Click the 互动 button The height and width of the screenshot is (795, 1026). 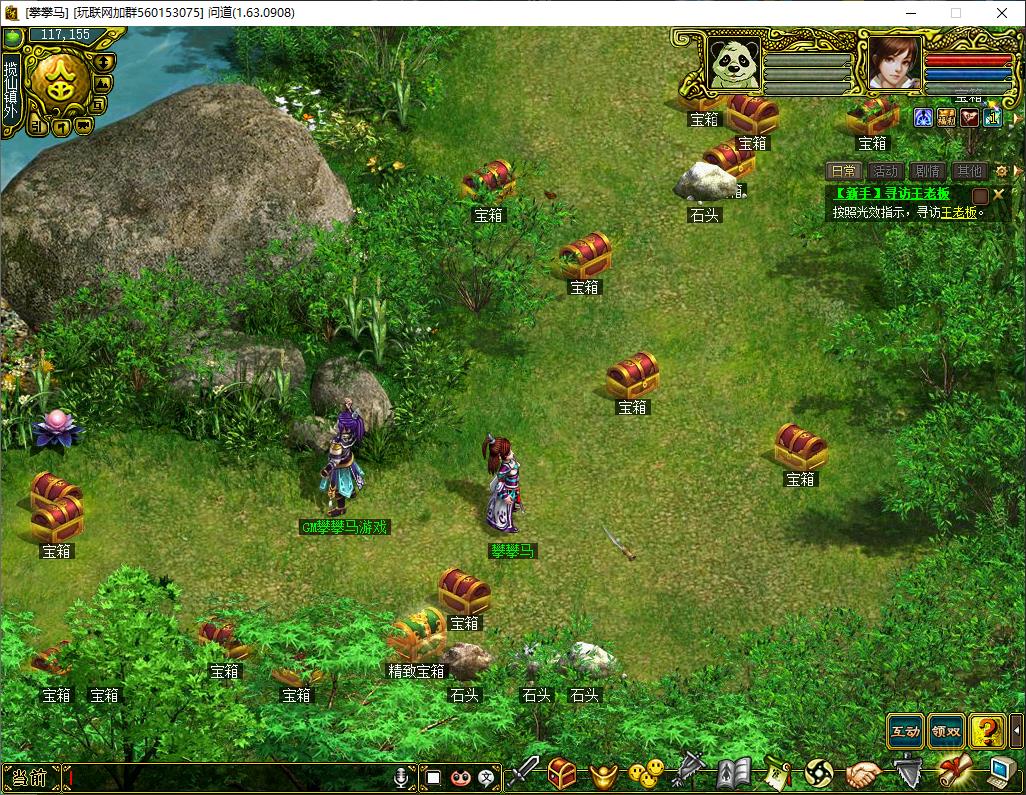point(905,731)
